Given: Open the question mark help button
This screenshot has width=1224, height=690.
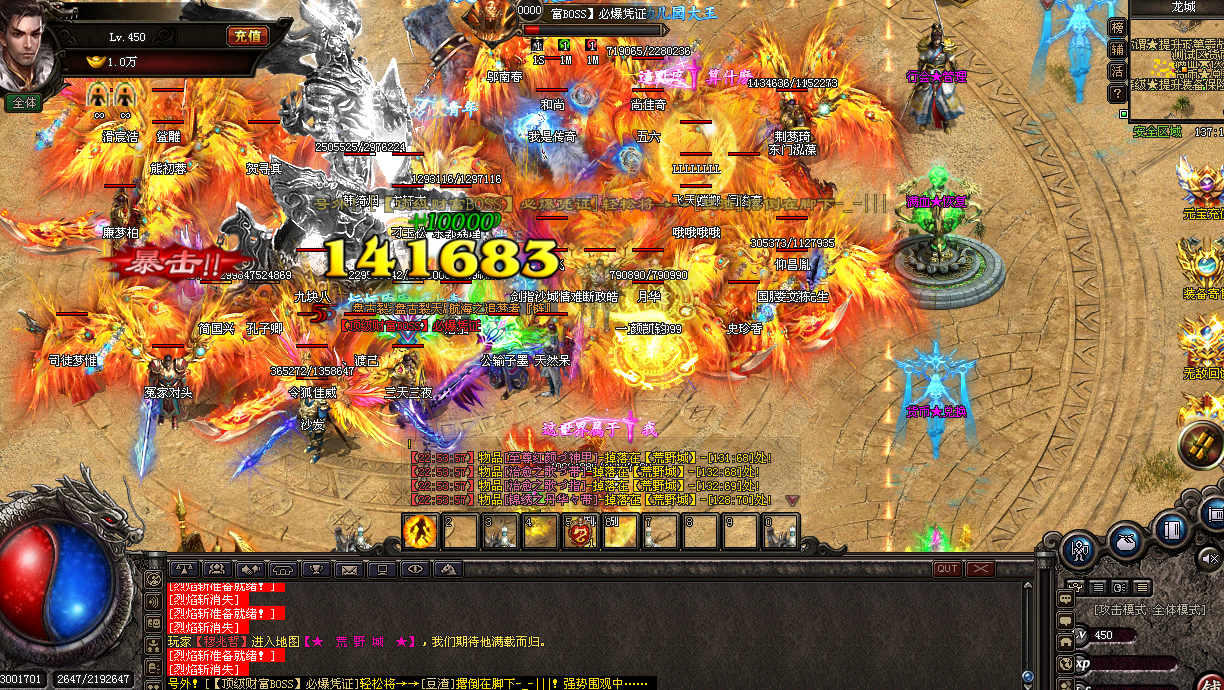Looking at the screenshot, I should (1117, 93).
